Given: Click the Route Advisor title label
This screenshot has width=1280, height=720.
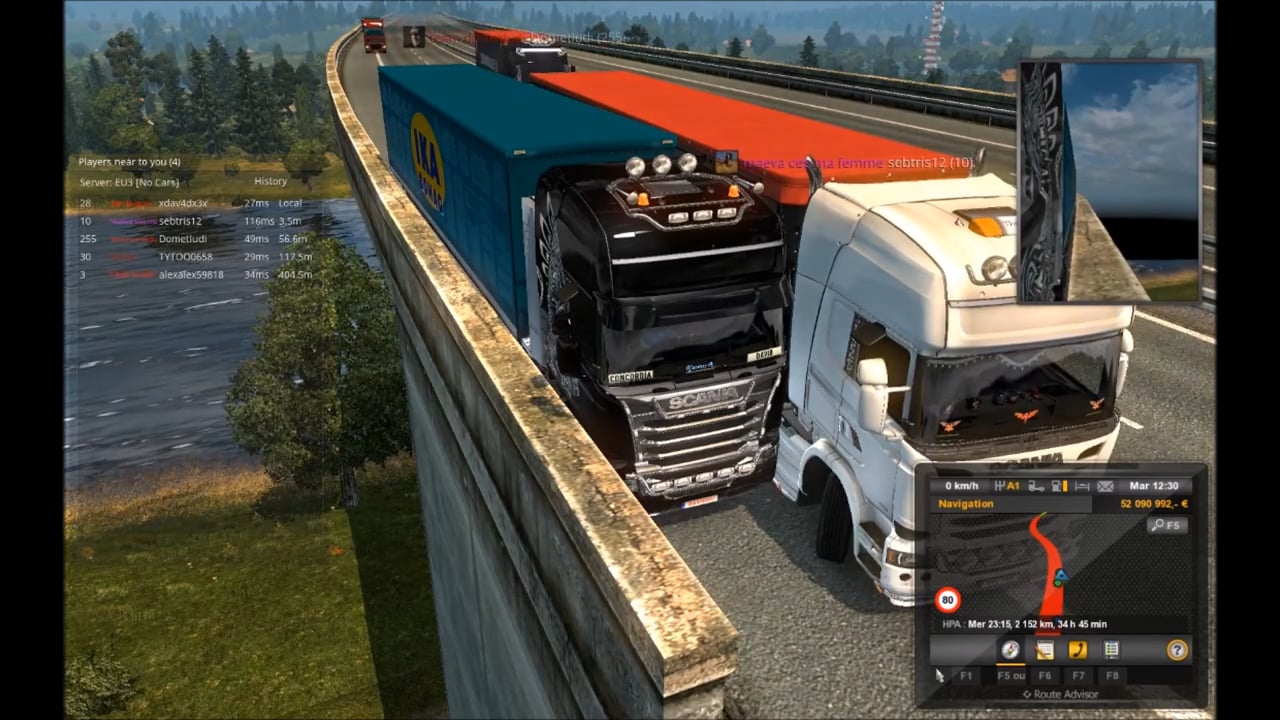Looking at the screenshot, I should 1060,694.
